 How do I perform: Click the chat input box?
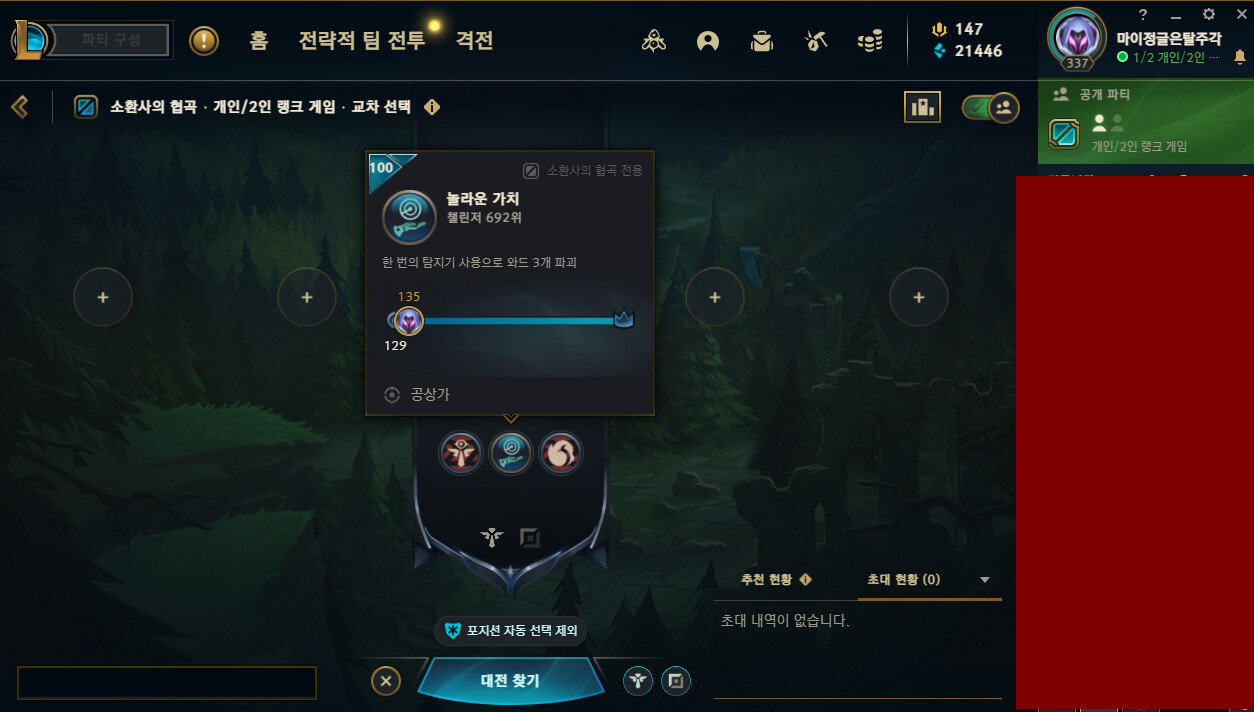click(x=167, y=682)
